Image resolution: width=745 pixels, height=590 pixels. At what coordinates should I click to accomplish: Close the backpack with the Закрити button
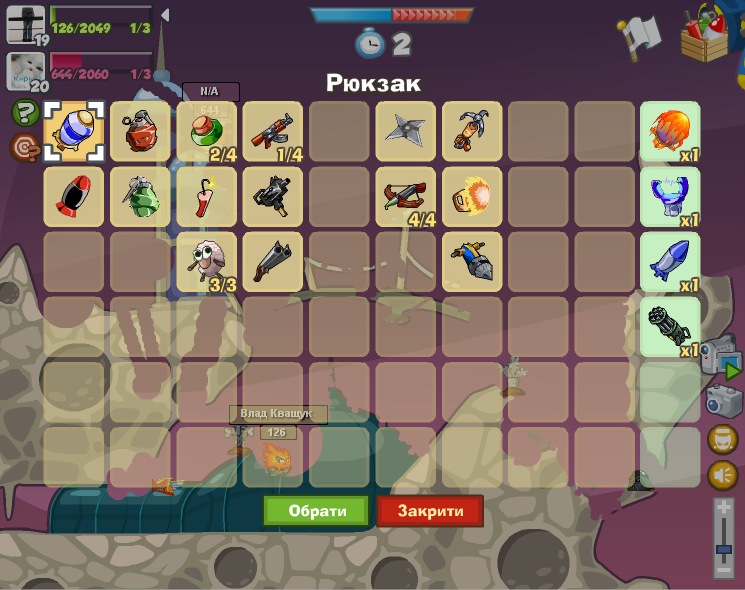(x=430, y=511)
